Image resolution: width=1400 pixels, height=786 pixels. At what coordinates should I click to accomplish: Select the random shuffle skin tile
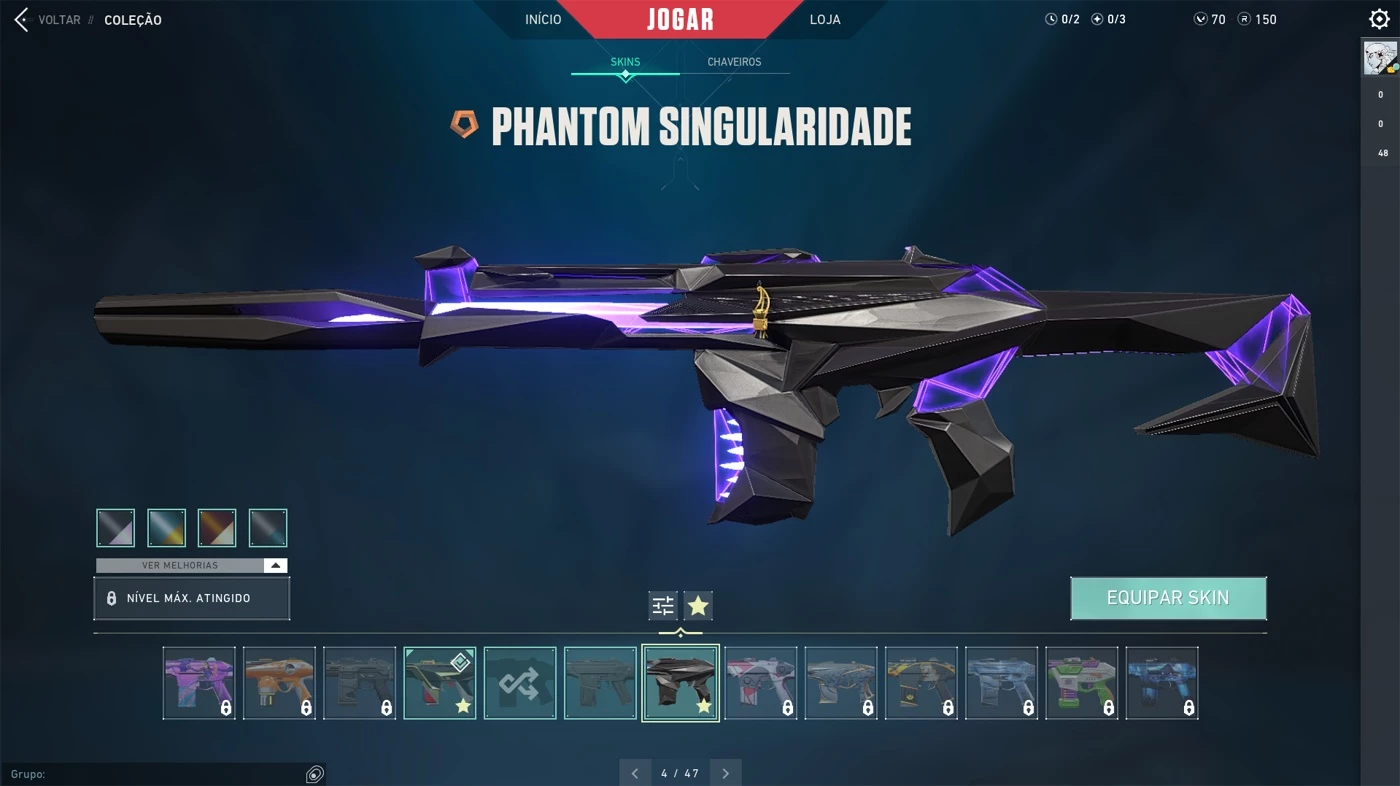[x=520, y=683]
